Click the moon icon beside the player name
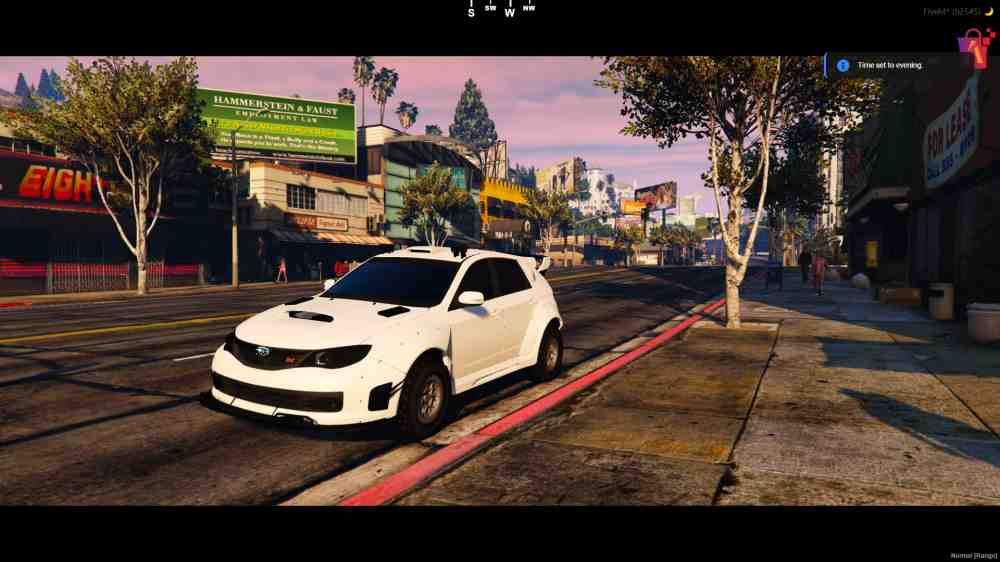Screen dimensions: 1000x562 (990, 12)
